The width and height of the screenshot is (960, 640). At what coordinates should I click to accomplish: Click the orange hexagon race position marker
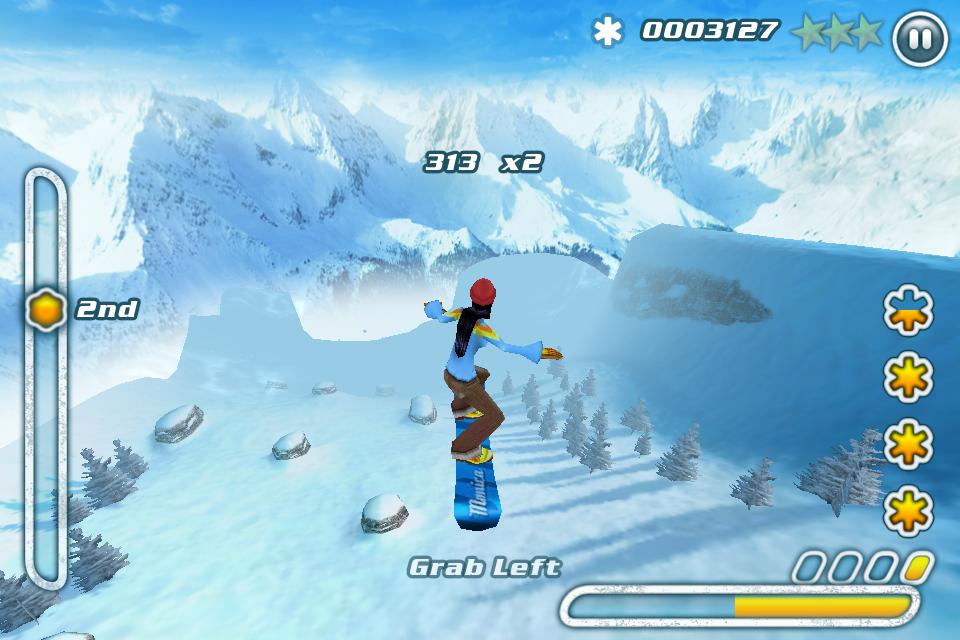click(46, 309)
